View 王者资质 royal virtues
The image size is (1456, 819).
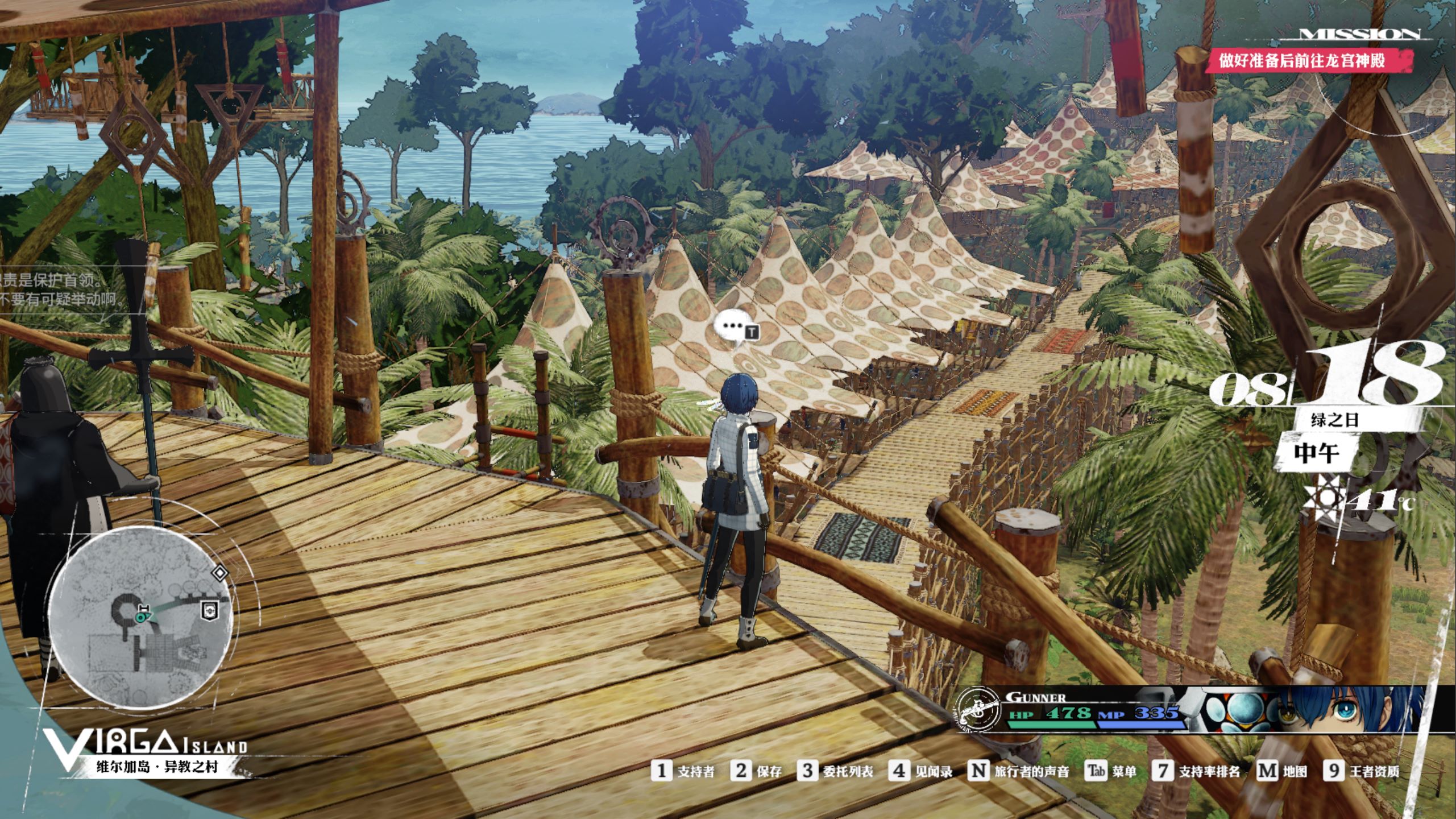[1362, 771]
